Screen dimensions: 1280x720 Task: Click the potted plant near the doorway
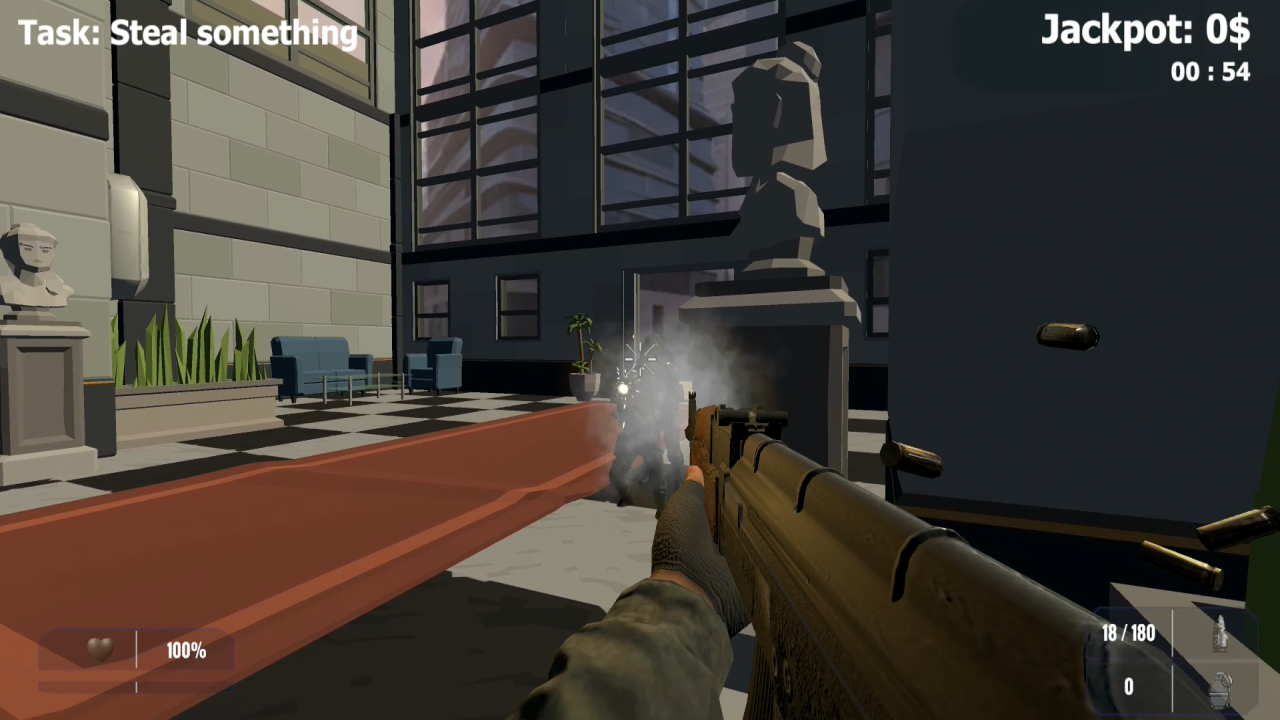click(578, 350)
